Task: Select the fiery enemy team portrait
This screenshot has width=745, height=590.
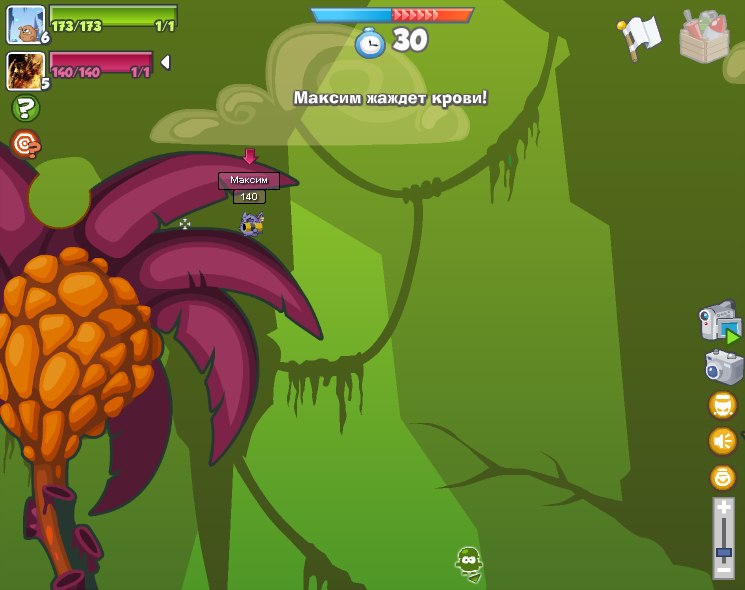Action: (x=24, y=70)
